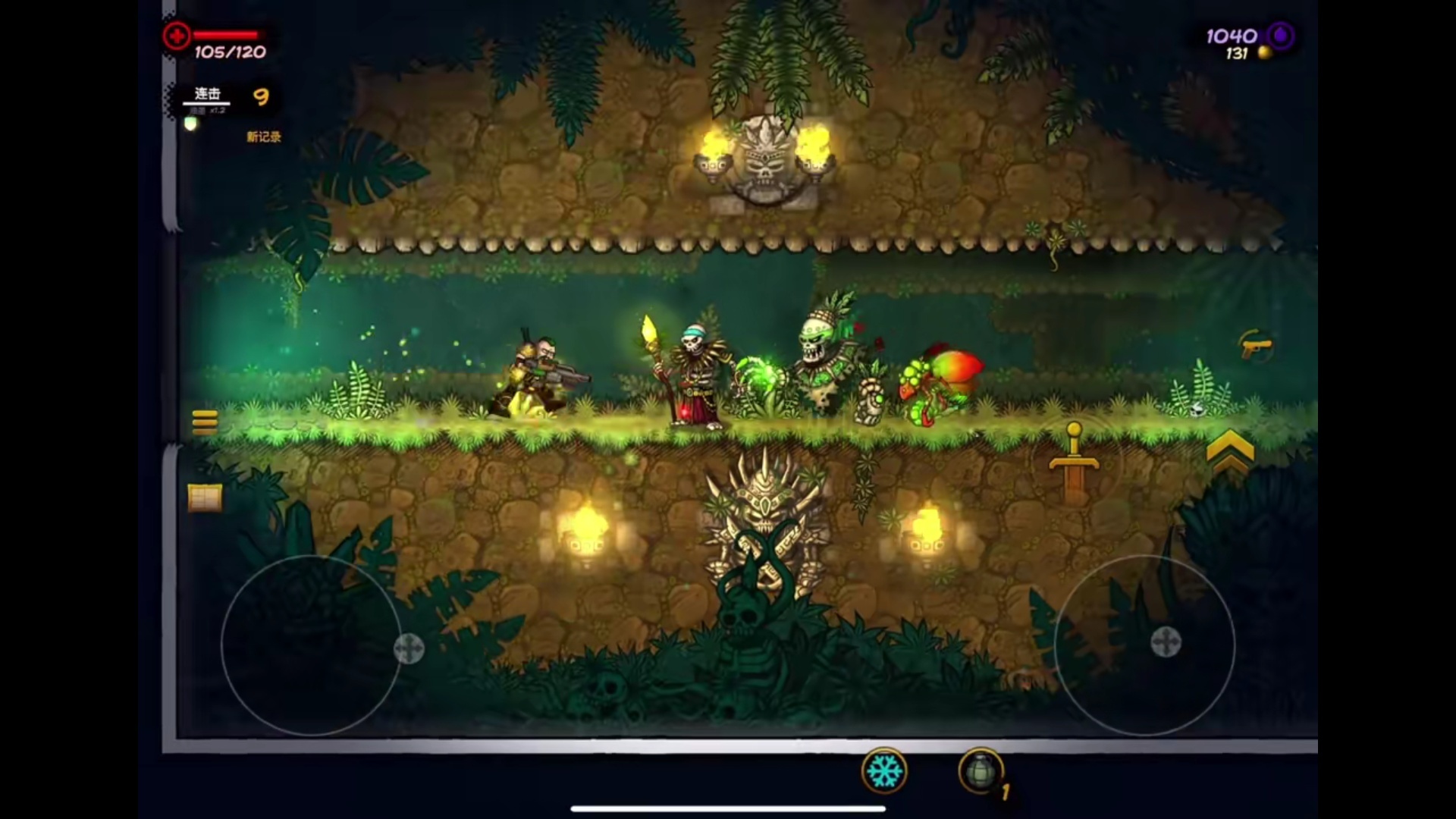Tap the left movement joystick

pos(311,646)
